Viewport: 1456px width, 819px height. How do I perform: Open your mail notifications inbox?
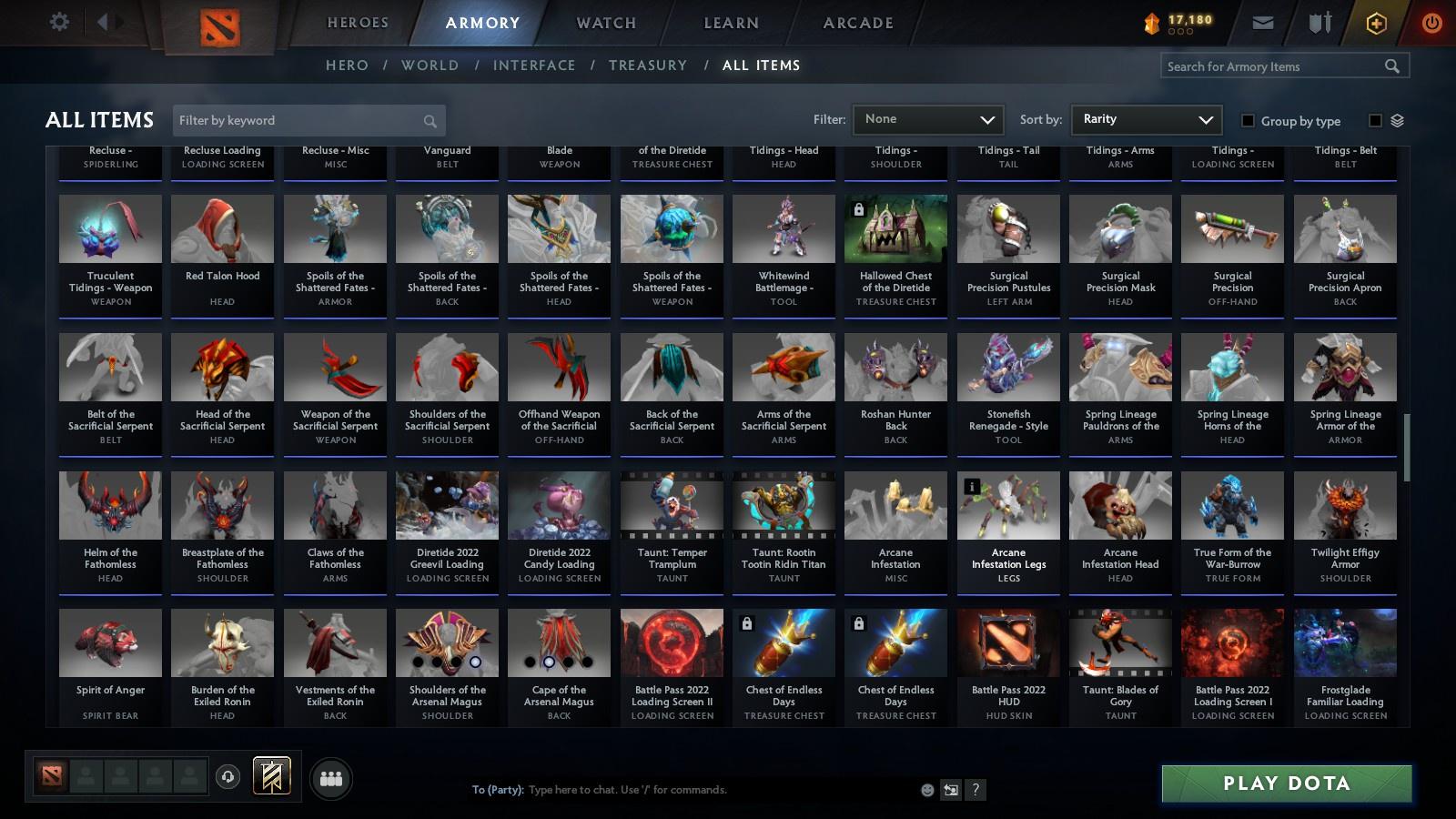coord(1265,23)
